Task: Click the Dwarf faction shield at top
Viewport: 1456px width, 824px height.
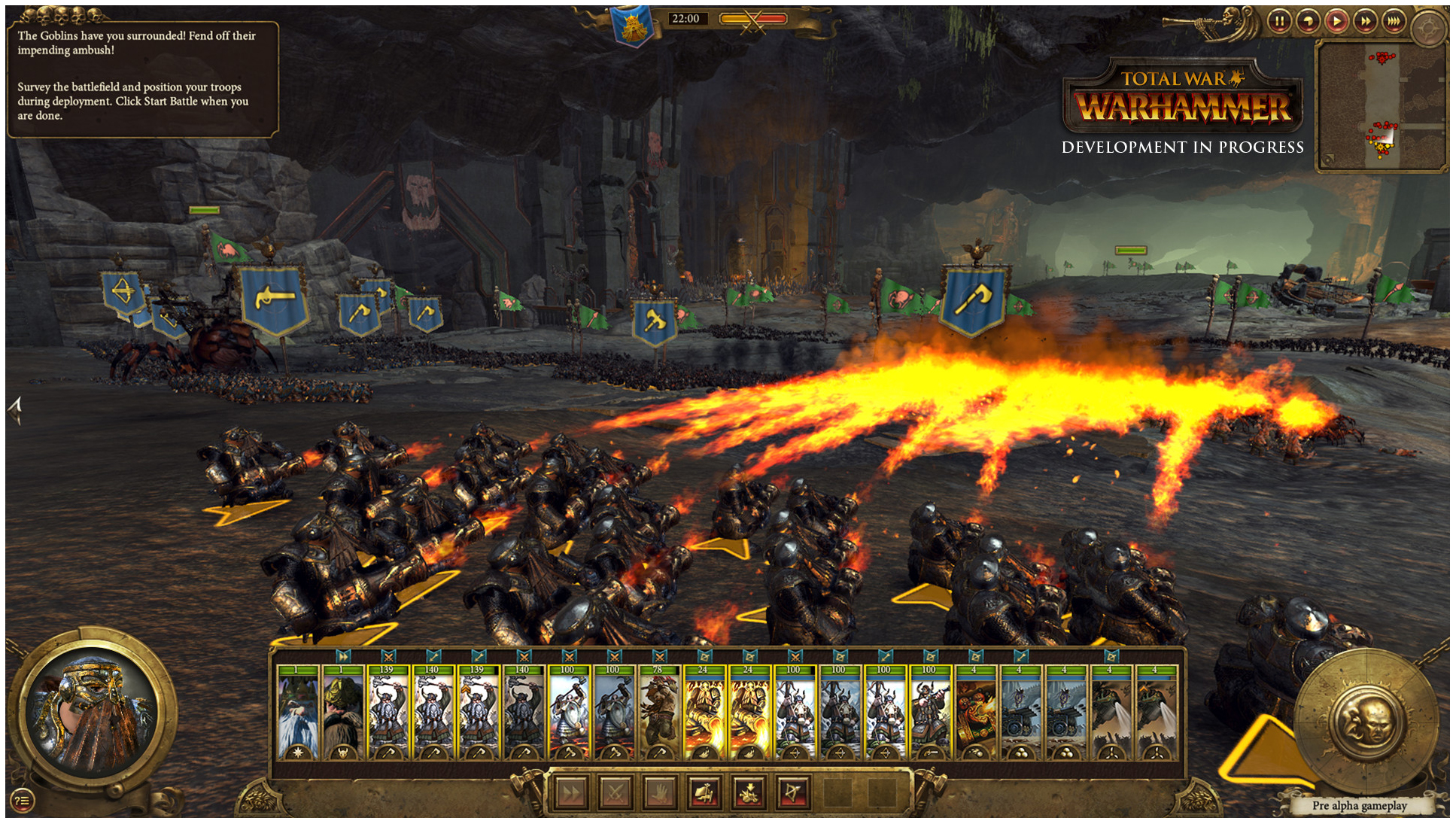Action: pyautogui.click(x=632, y=26)
